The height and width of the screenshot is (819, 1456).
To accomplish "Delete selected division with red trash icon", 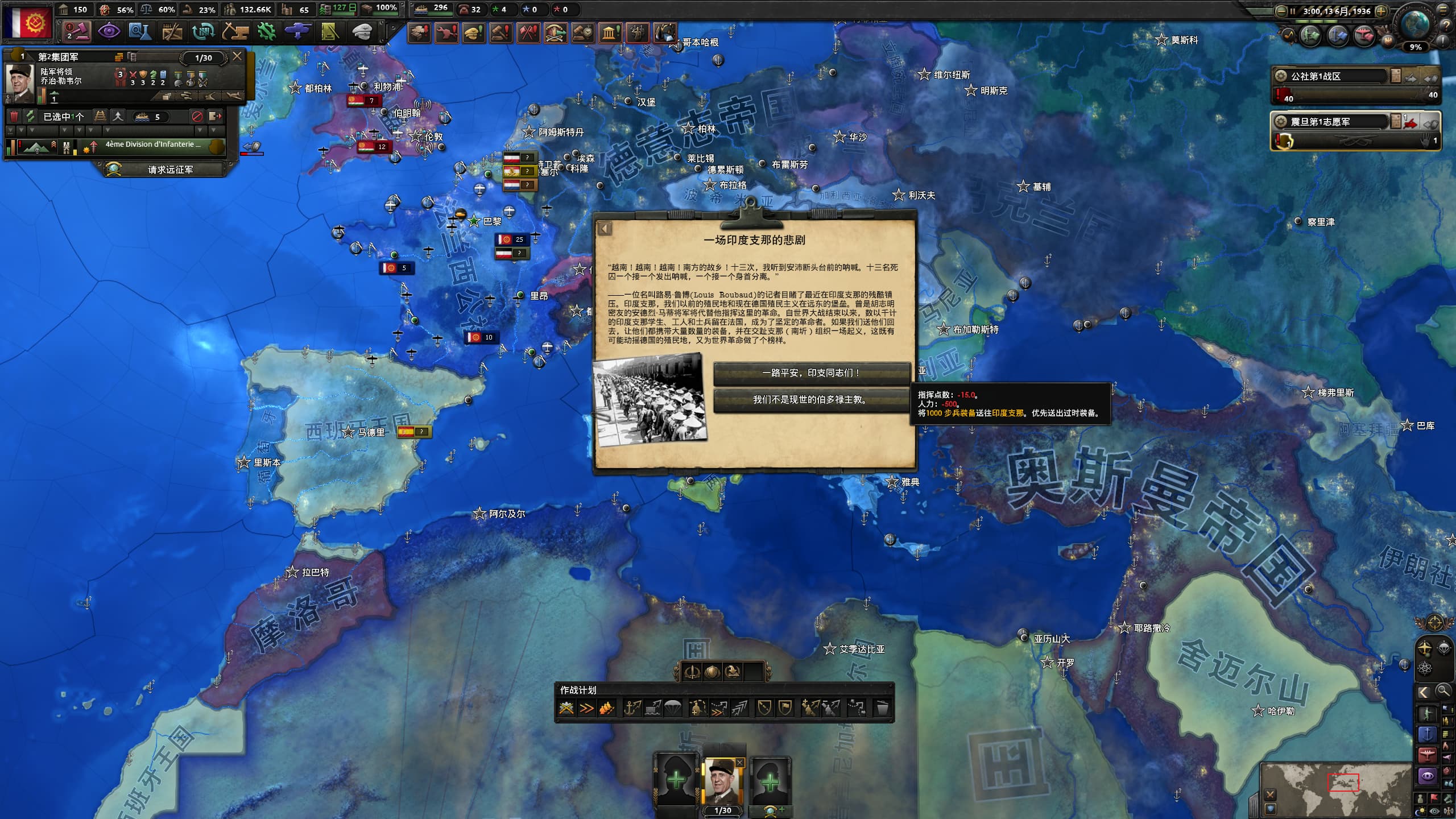I will tap(15, 117).
